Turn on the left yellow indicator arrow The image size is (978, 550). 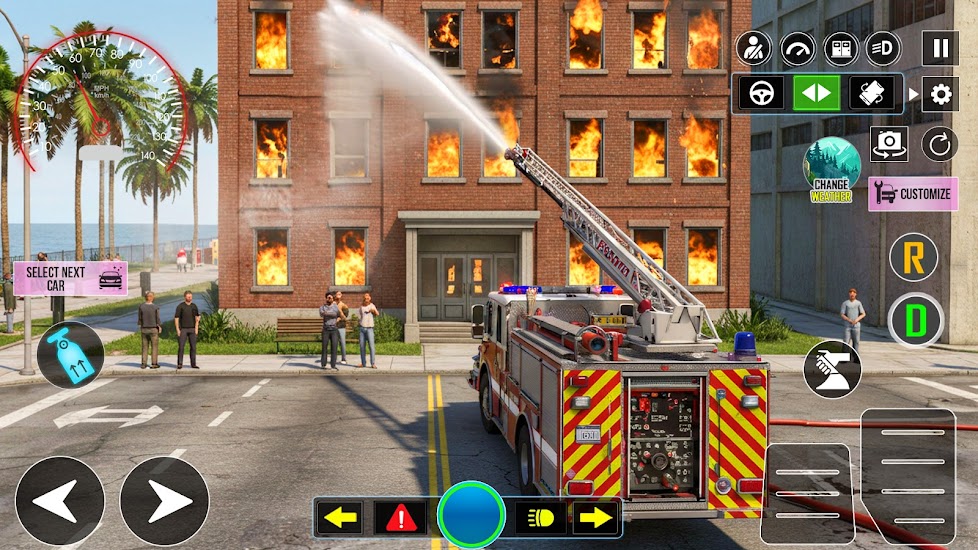click(341, 517)
